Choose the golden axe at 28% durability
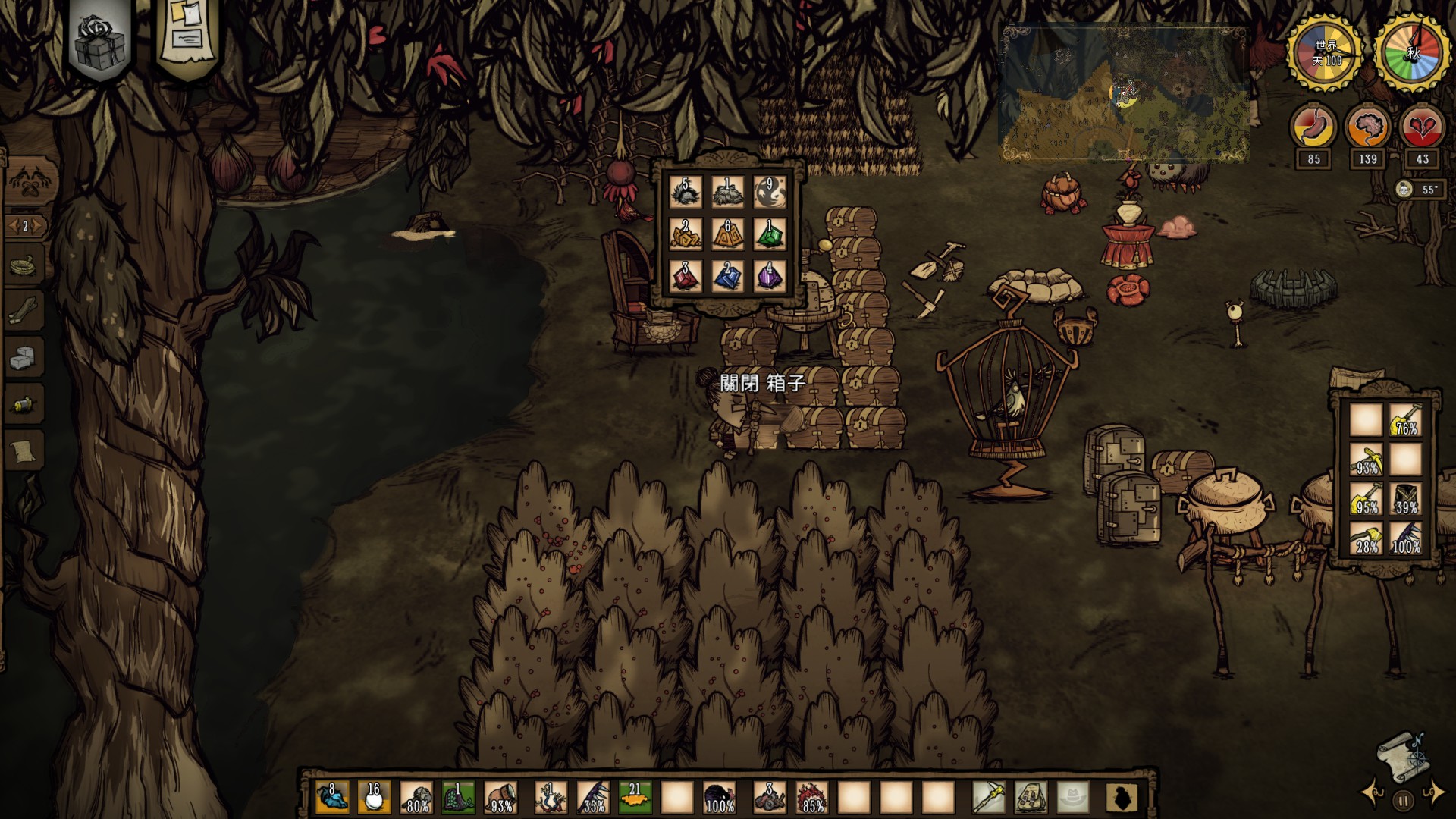The image size is (1456, 819). click(1366, 538)
